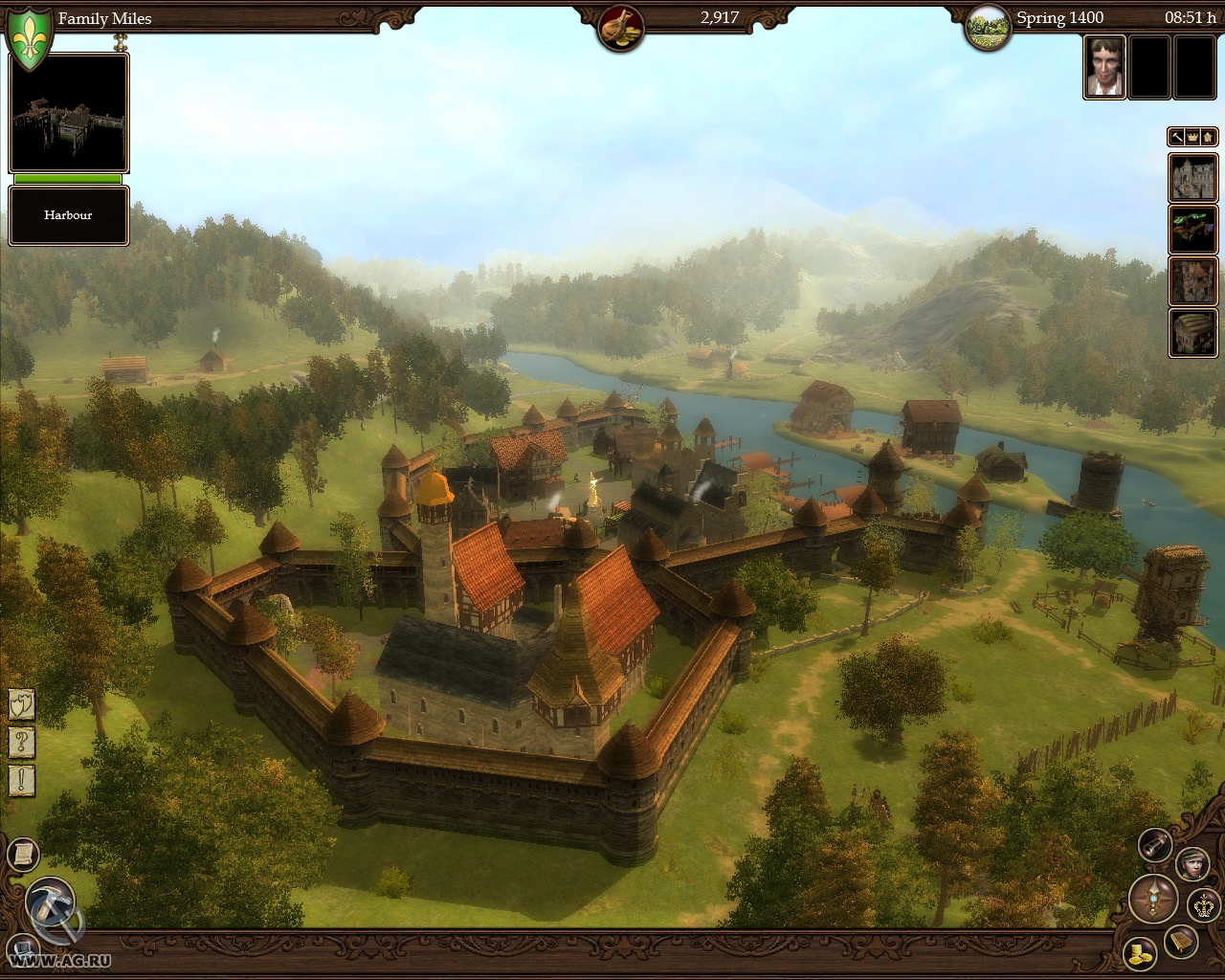Toggle the question mark indicator on the left
This screenshot has width=1225, height=980.
(x=21, y=741)
